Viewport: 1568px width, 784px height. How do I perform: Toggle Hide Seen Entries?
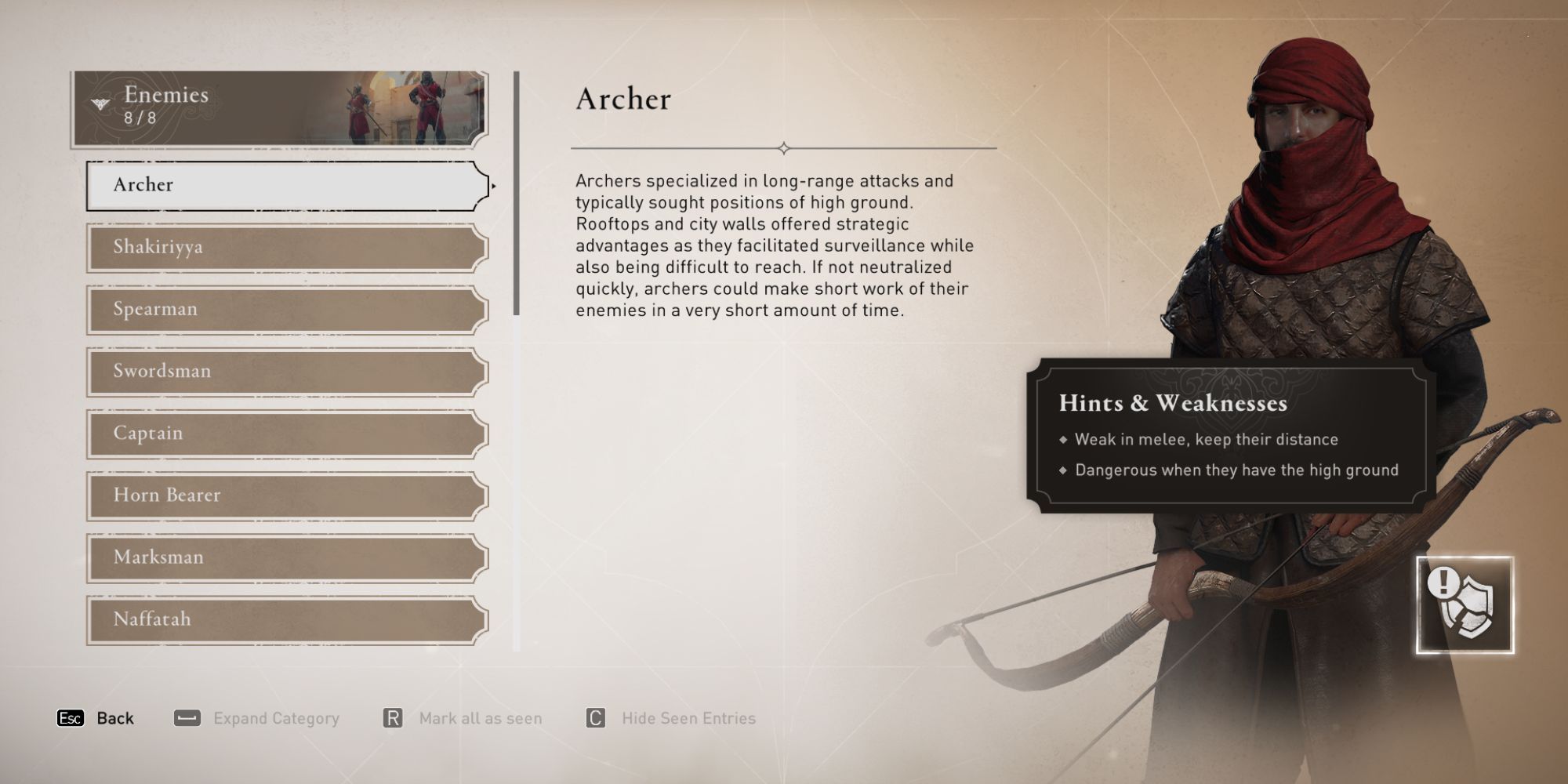[x=687, y=717]
